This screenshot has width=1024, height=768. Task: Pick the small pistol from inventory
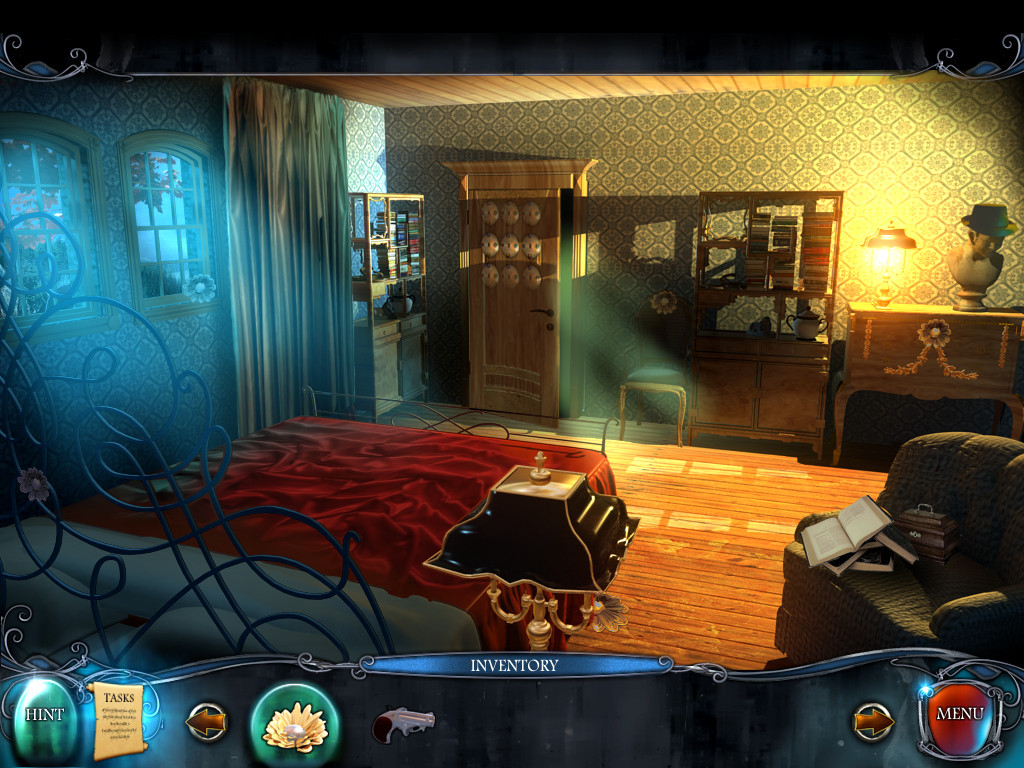403,723
